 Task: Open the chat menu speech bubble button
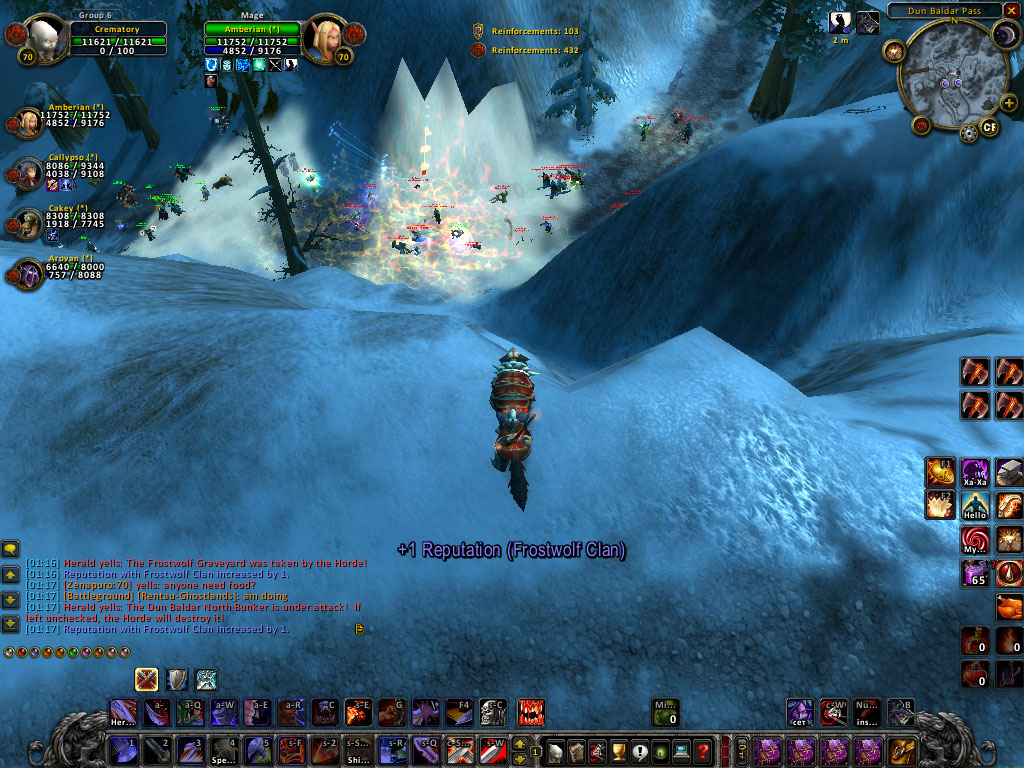click(11, 548)
